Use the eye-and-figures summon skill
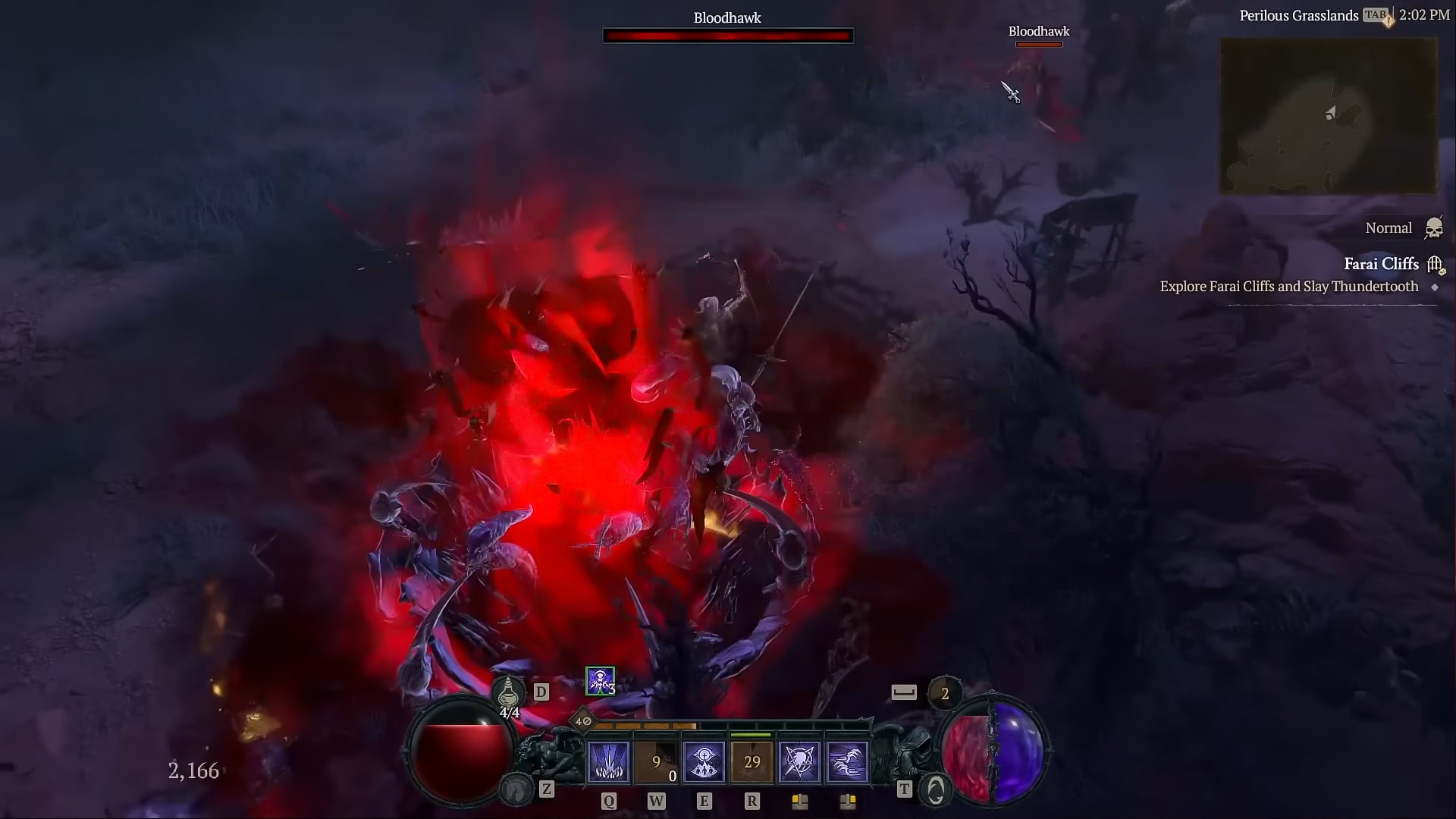This screenshot has width=1456, height=819. click(x=704, y=761)
